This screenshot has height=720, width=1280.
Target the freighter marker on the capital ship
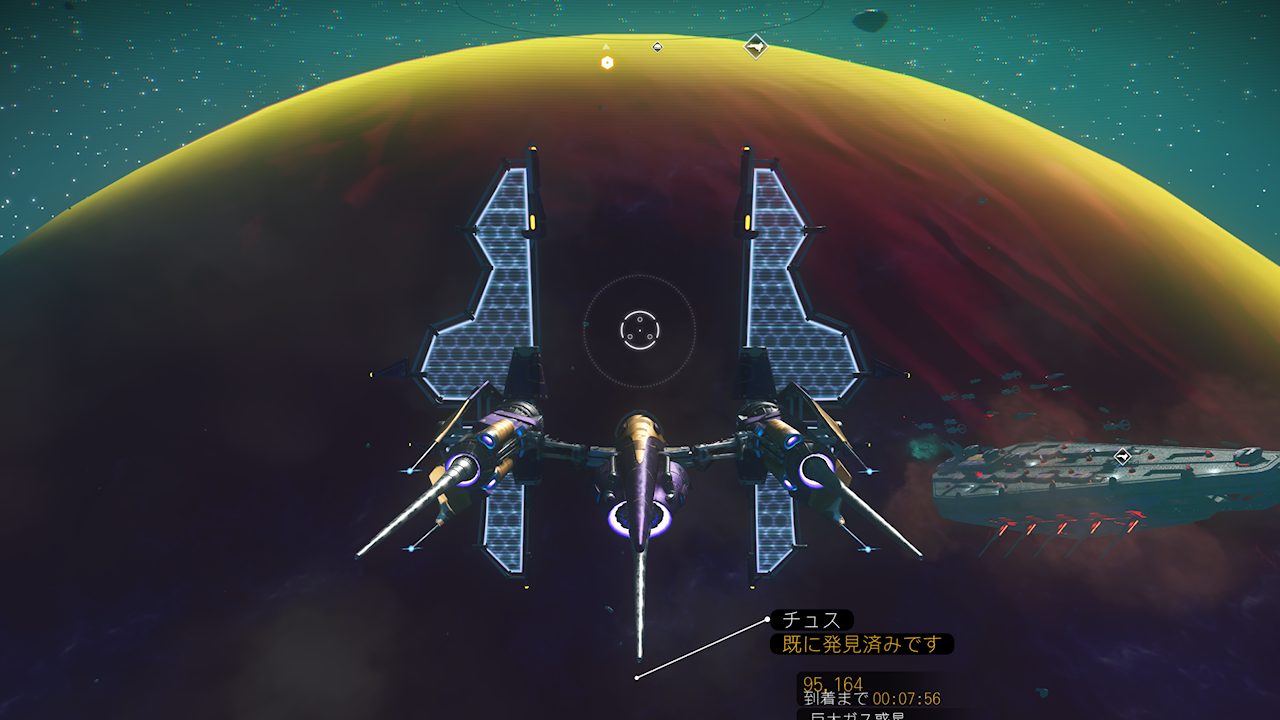pyautogui.click(x=1123, y=457)
